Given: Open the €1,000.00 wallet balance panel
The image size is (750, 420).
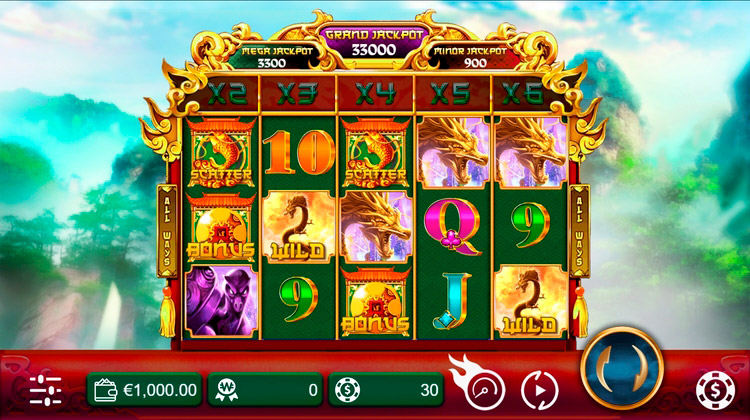Looking at the screenshot, I should [145, 388].
